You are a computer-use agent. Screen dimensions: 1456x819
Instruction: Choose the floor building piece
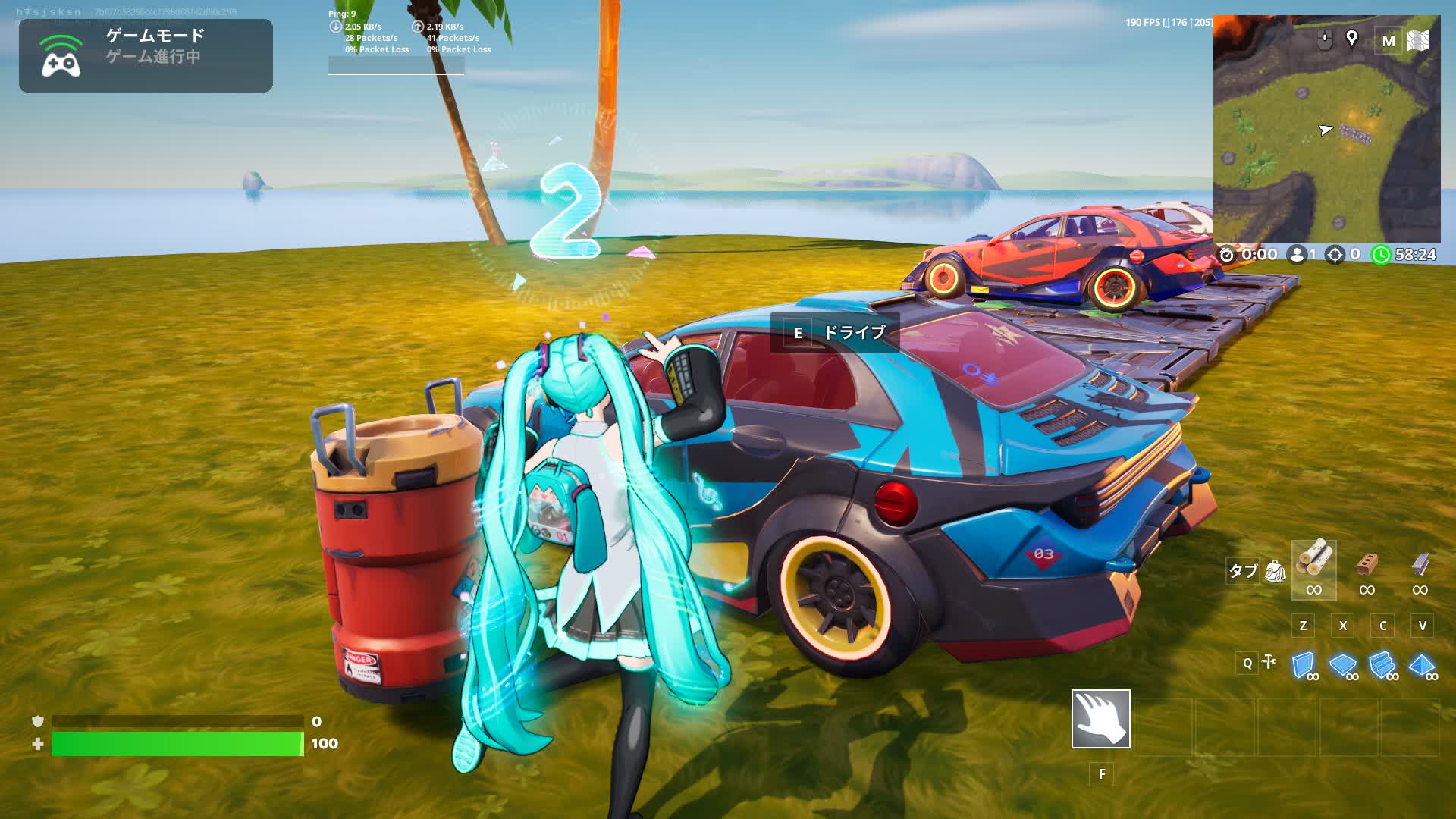pos(1343,665)
